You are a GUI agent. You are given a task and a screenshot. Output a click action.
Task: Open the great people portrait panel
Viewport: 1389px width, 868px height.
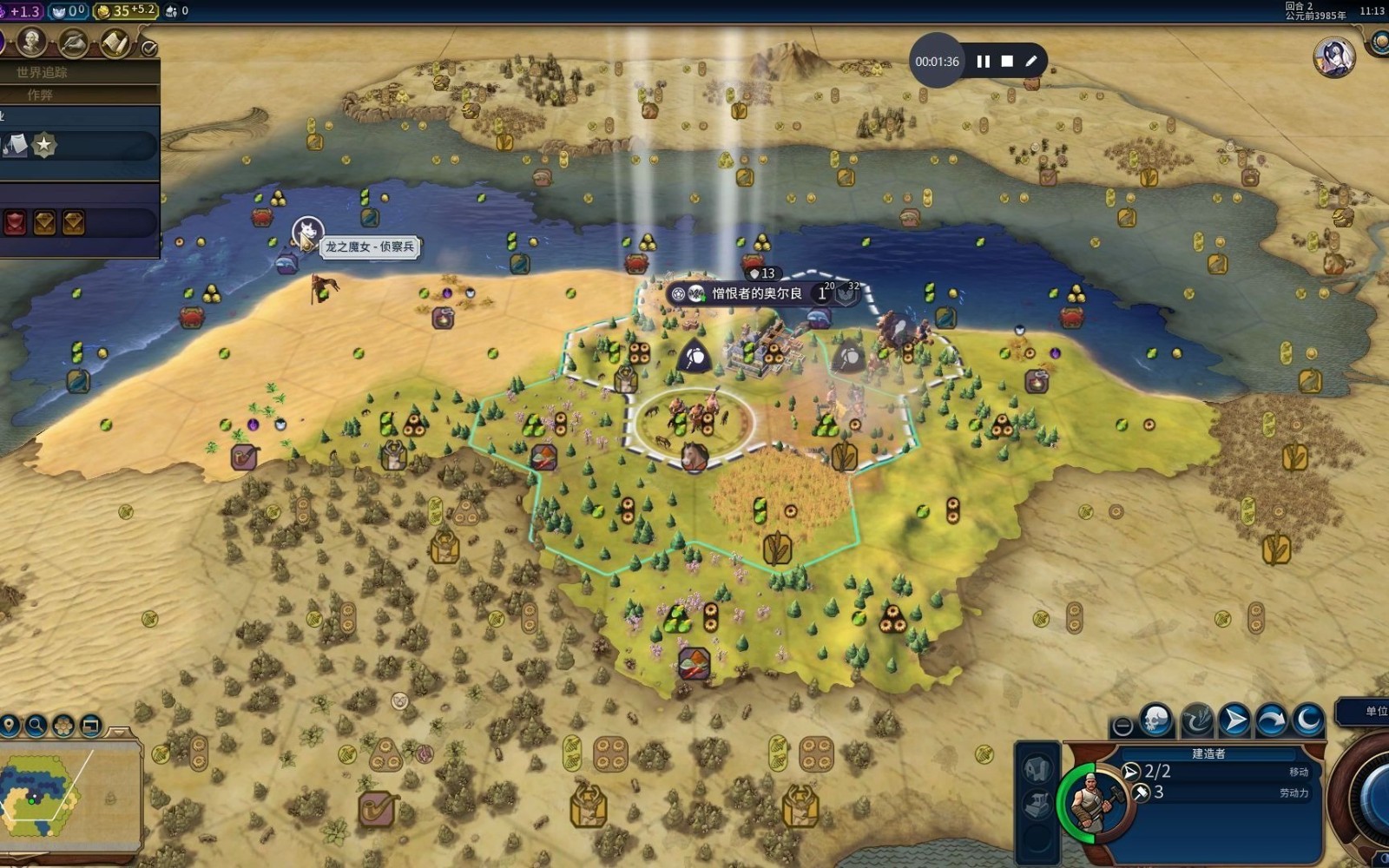coord(32,41)
